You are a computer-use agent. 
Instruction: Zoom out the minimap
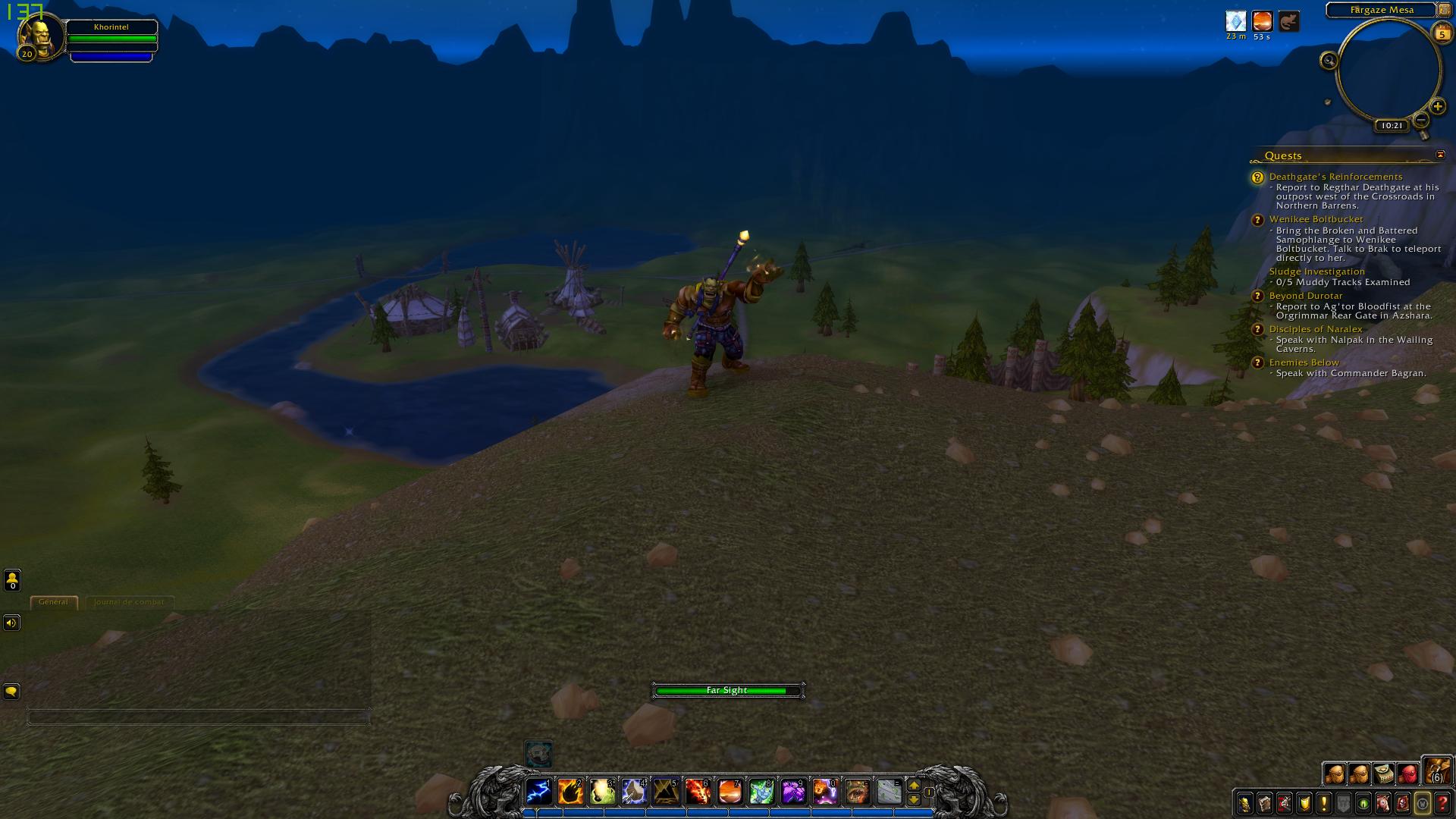[1421, 120]
